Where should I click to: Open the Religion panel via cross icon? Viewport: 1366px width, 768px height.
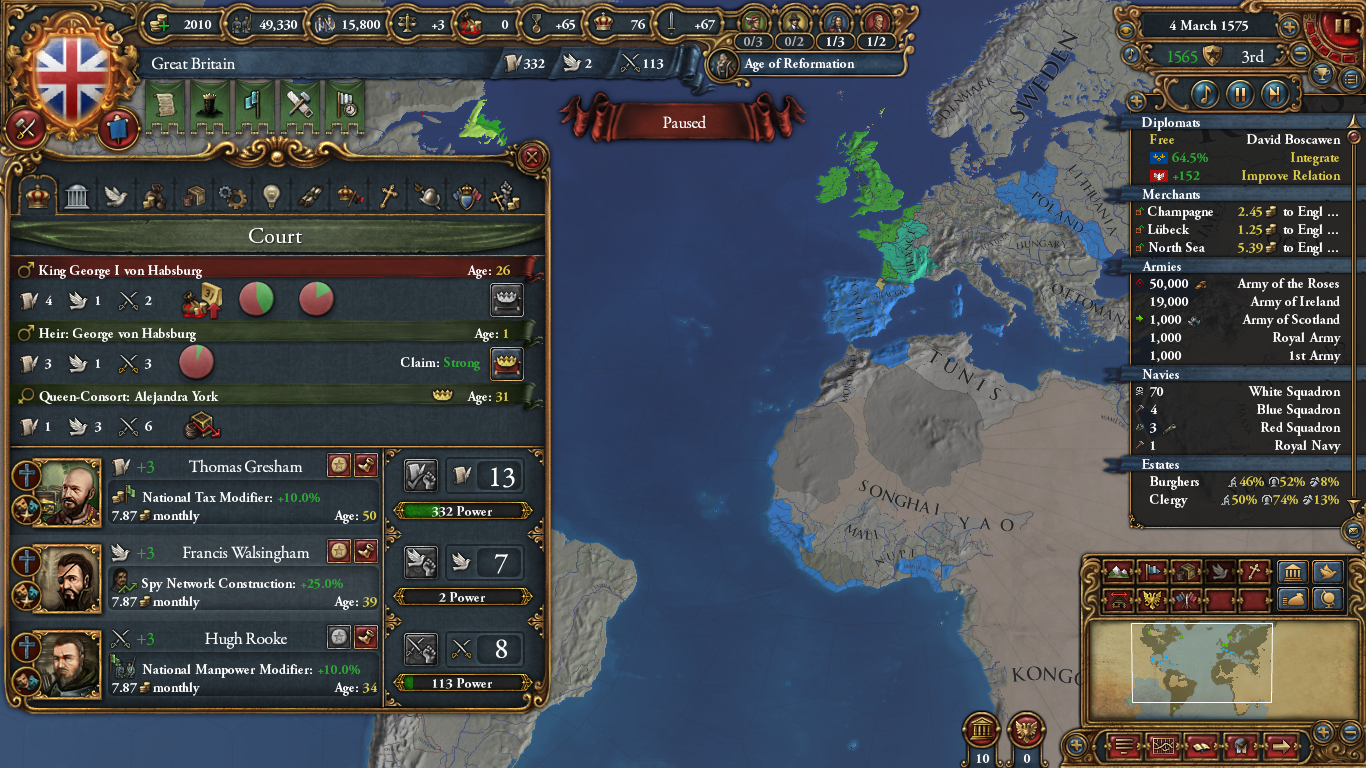pos(389,196)
